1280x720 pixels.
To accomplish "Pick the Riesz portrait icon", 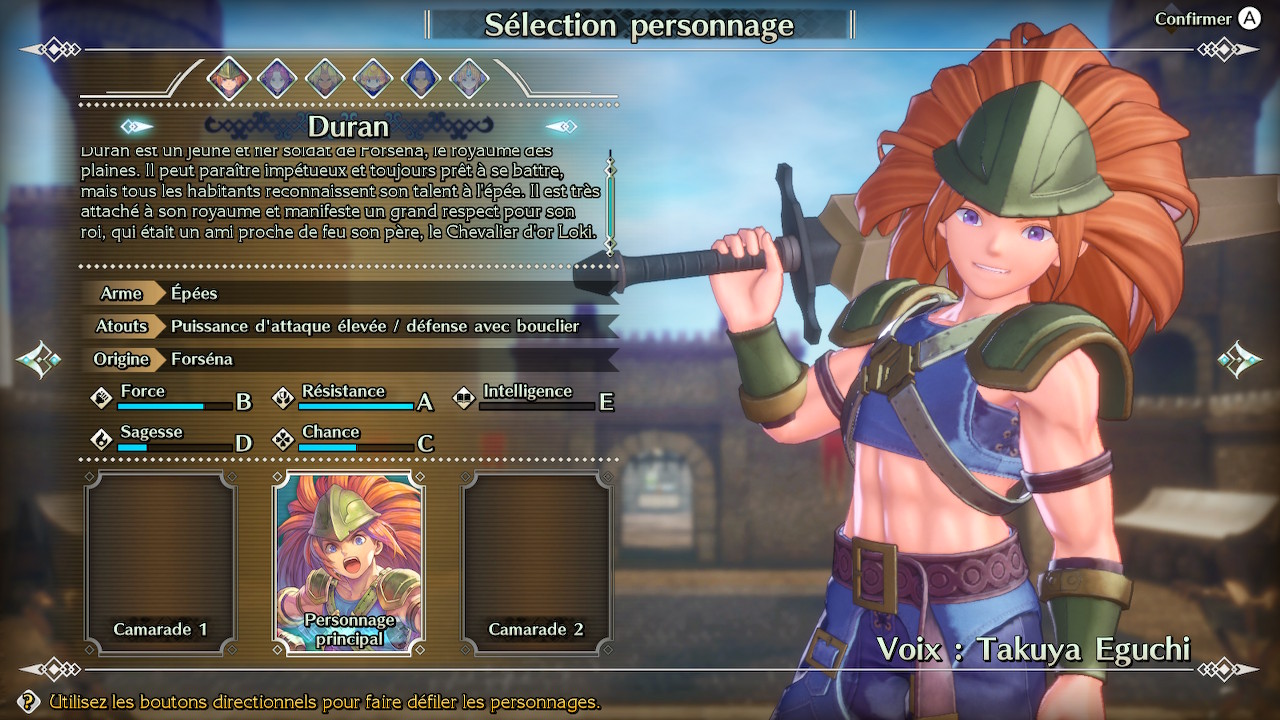I will point(469,78).
